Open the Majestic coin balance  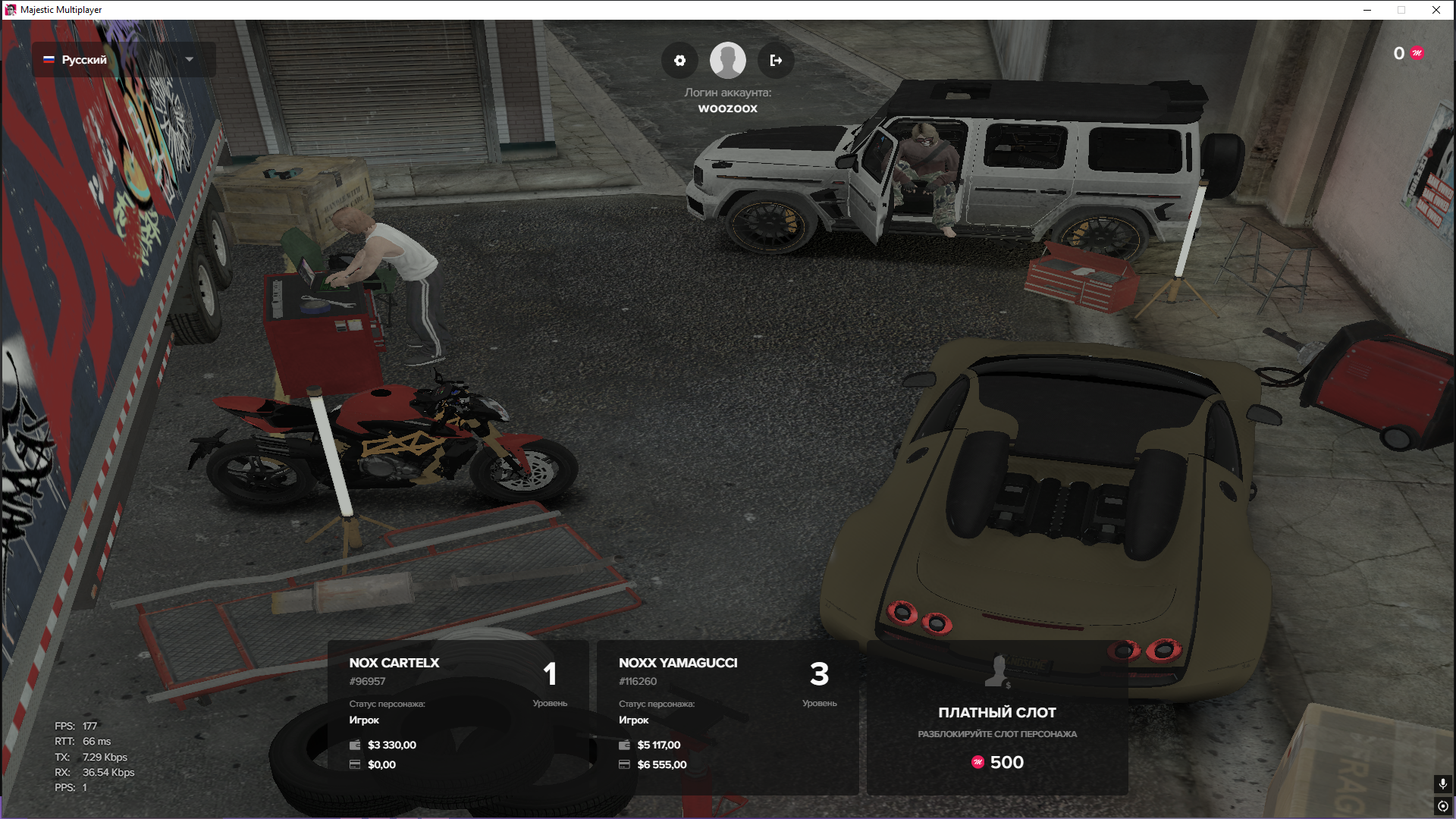1408,53
